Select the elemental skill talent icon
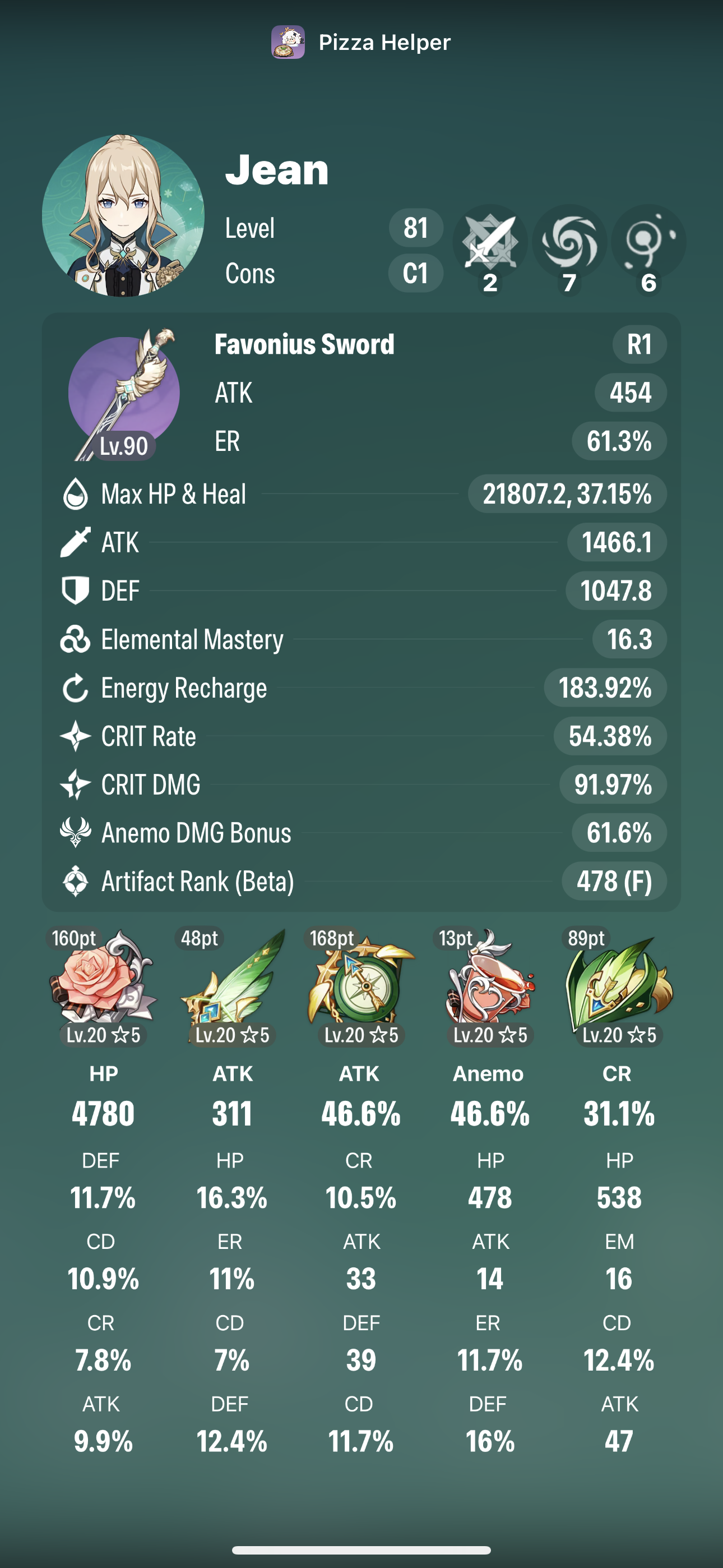723x1568 pixels. (569, 242)
